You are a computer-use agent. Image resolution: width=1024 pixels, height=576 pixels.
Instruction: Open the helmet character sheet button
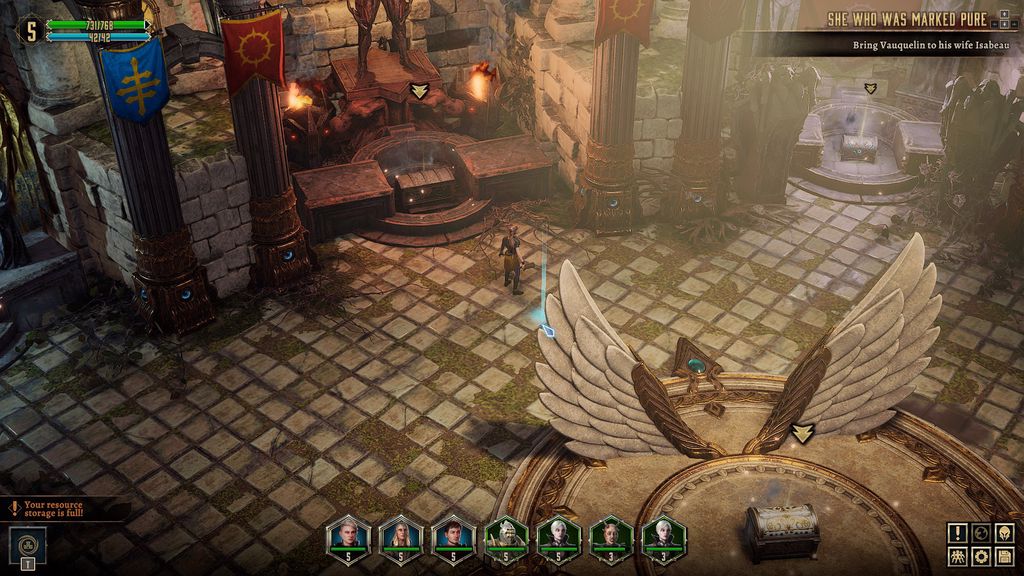click(x=1004, y=533)
